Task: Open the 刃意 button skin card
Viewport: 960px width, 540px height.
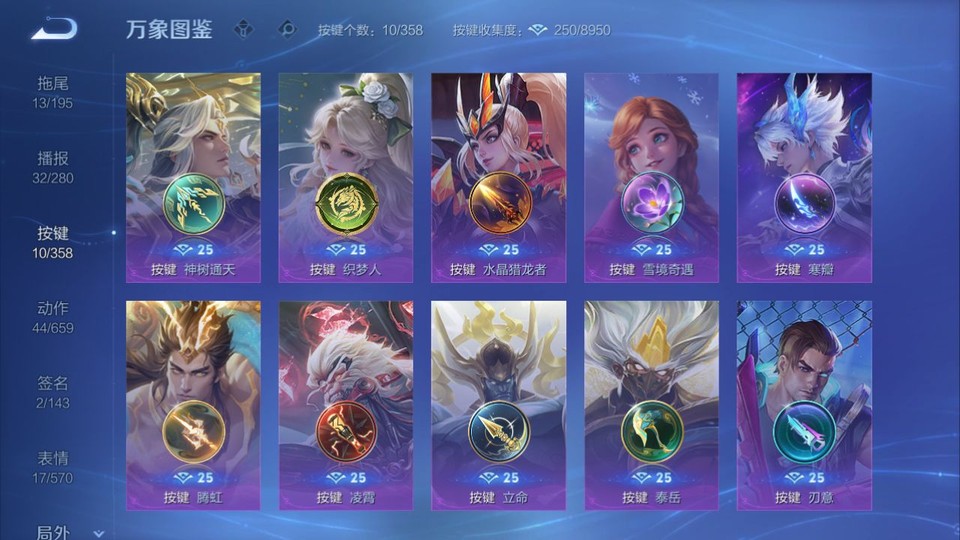Action: pyautogui.click(x=804, y=405)
